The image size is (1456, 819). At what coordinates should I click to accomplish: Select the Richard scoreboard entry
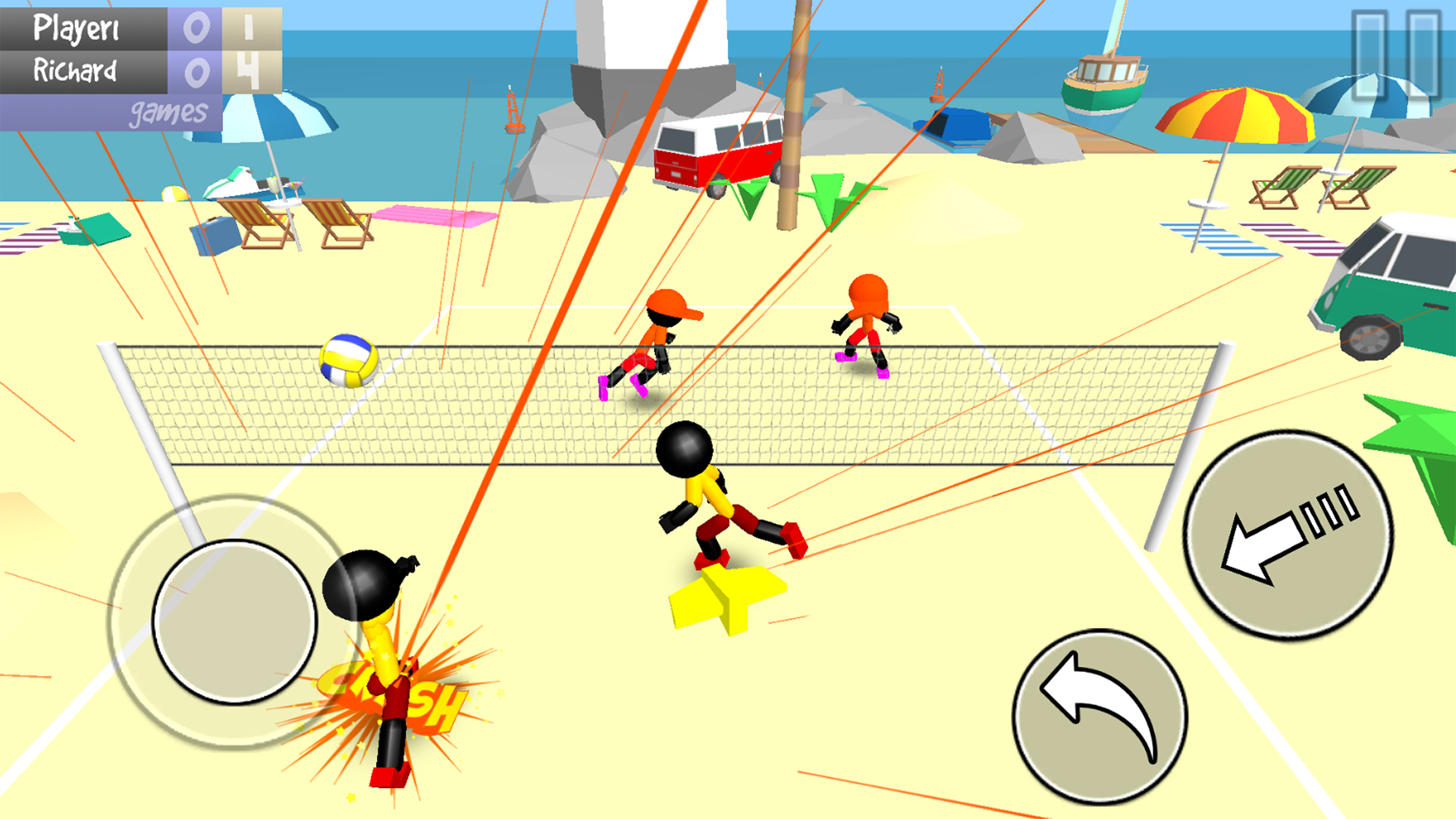coord(76,72)
